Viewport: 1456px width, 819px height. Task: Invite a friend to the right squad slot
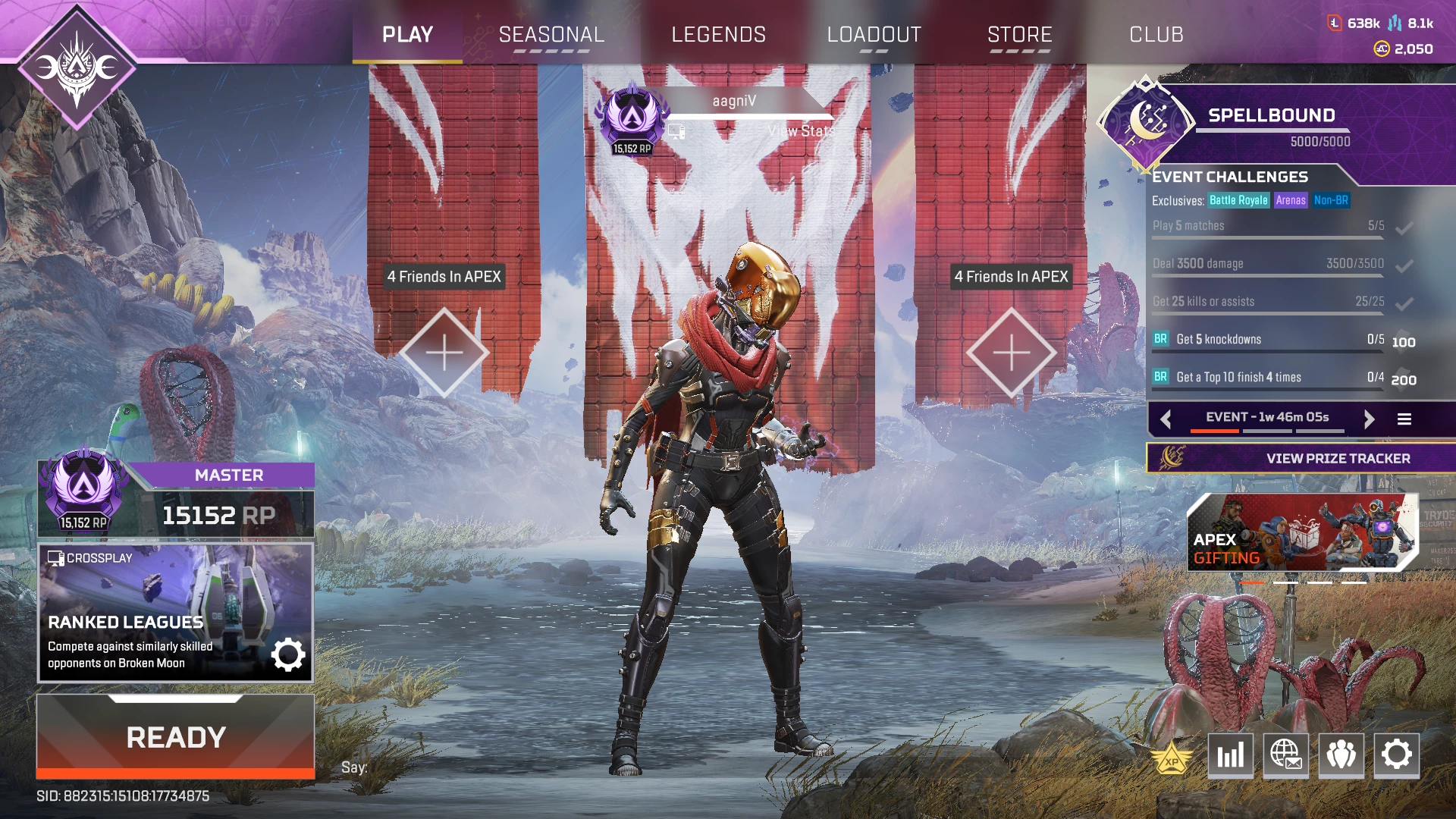pos(1011,353)
